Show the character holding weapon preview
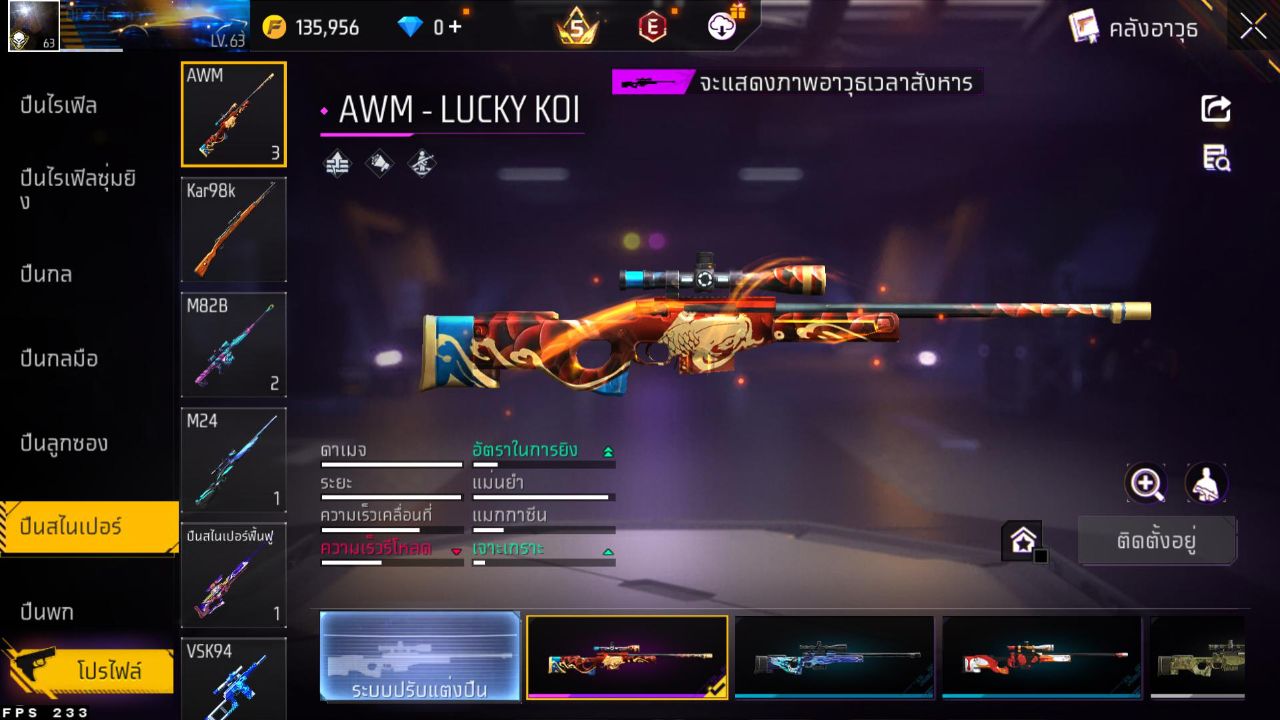 click(x=1205, y=484)
